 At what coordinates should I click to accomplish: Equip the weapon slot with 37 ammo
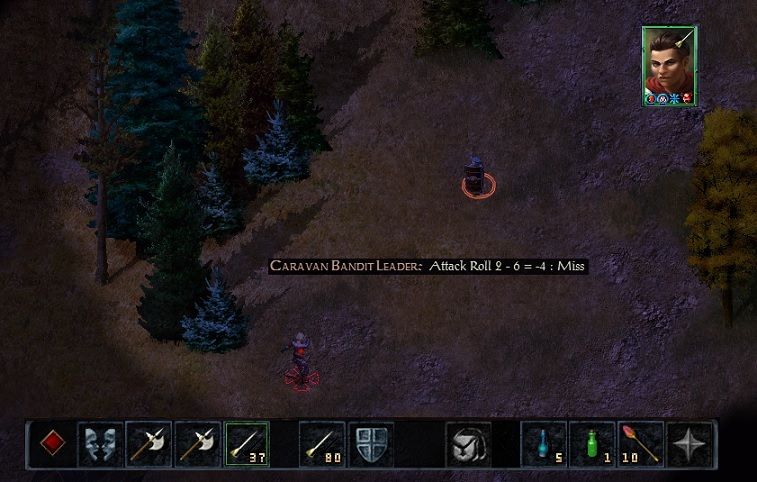tap(247, 443)
